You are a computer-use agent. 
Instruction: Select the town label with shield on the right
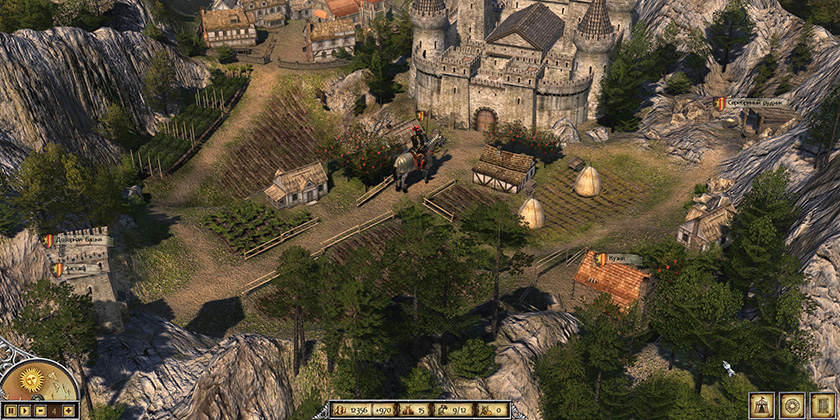752,103
